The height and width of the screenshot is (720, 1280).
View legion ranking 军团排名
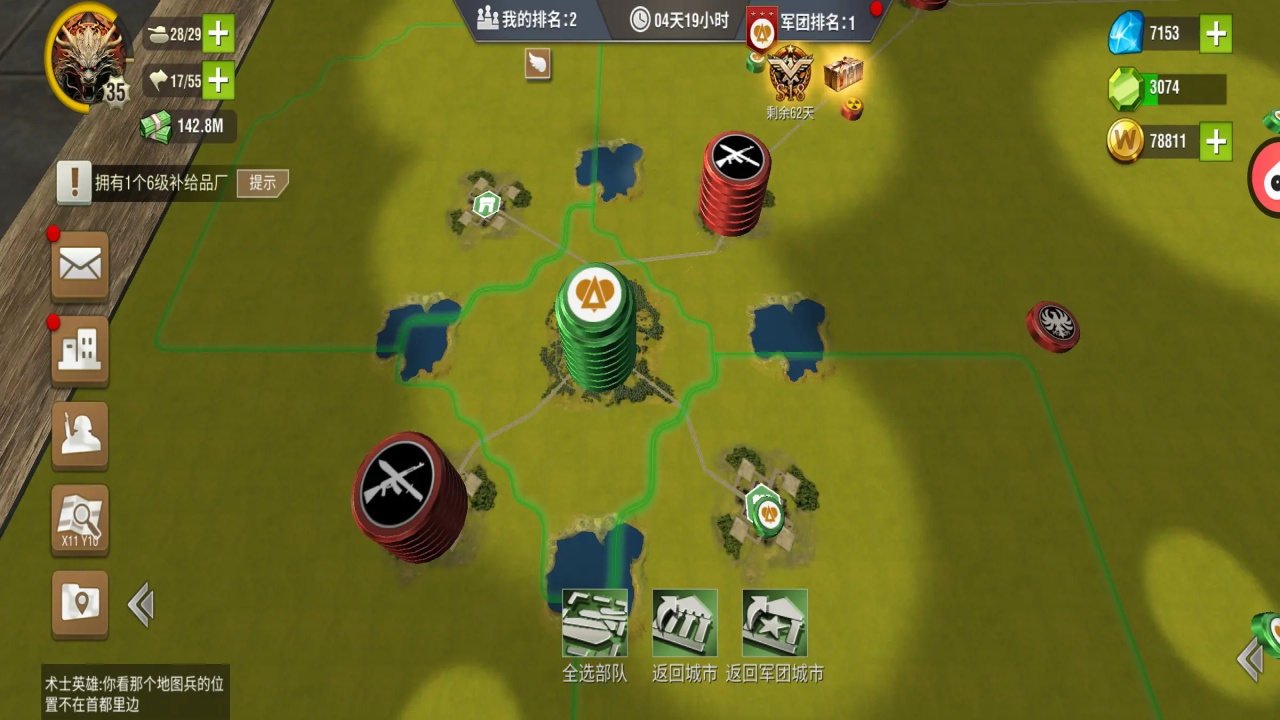coord(805,21)
